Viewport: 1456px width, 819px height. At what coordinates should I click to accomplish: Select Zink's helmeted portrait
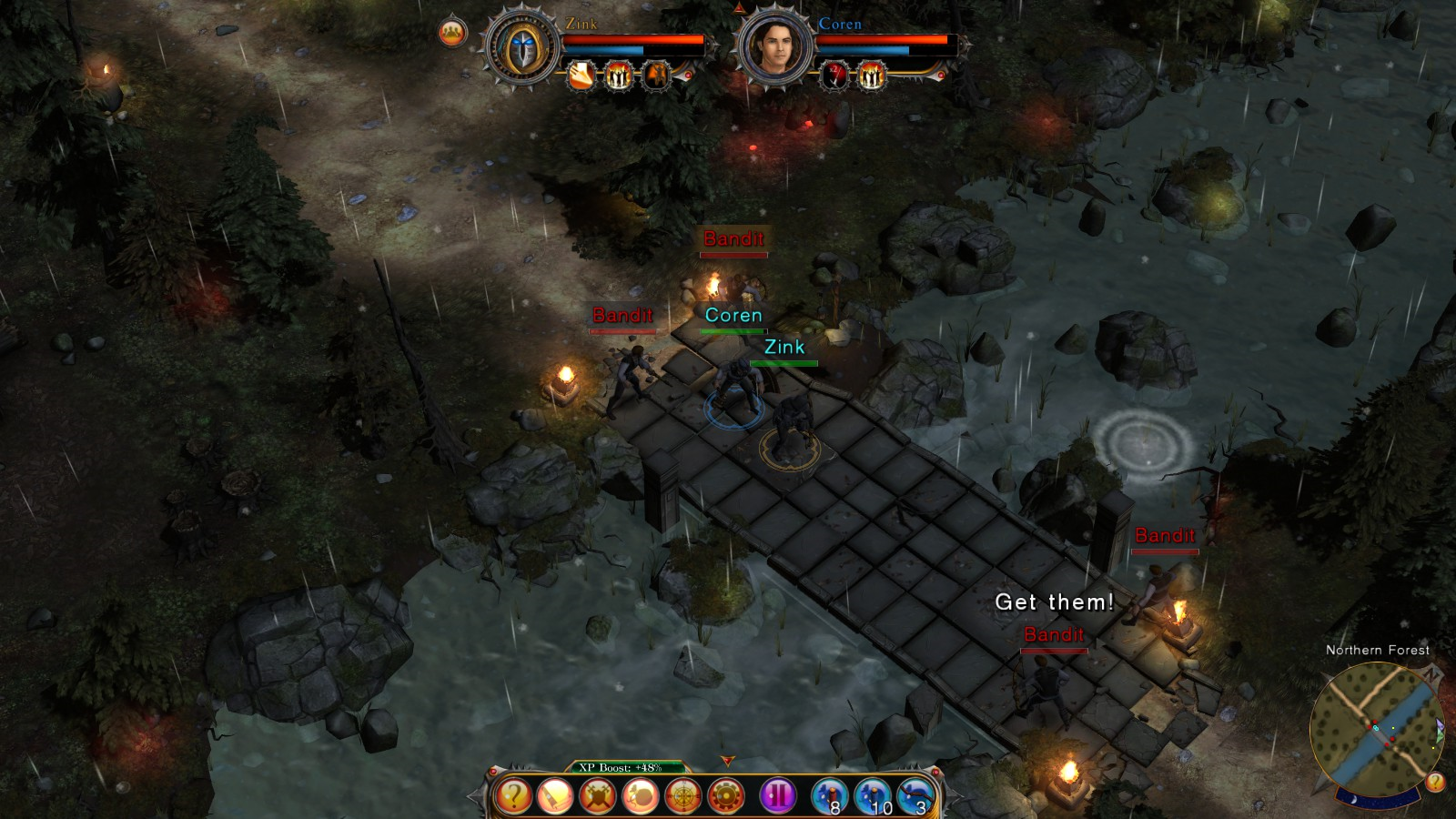(521, 49)
